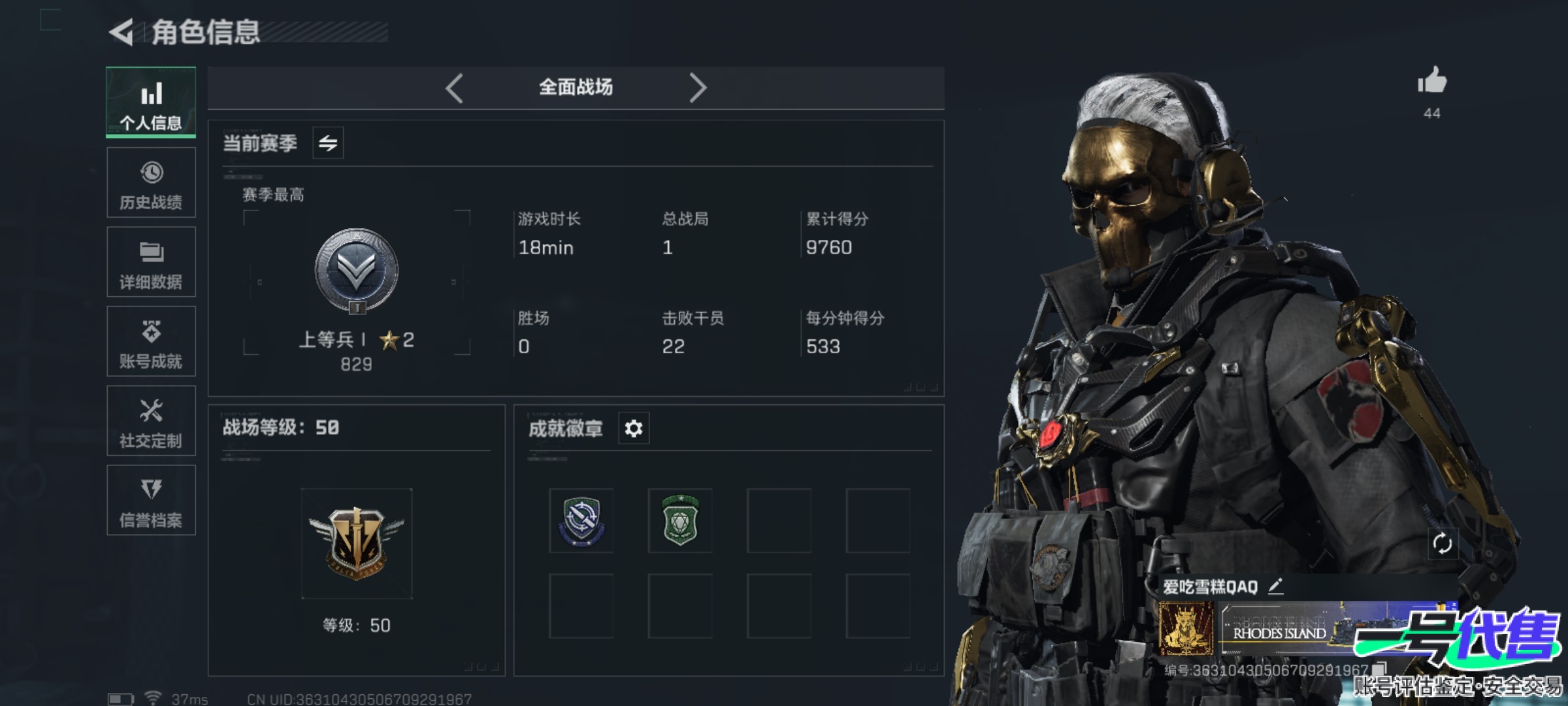Go back using the arrow beside 角色信息
Image resolution: width=1568 pixels, height=706 pixels.
click(x=122, y=32)
